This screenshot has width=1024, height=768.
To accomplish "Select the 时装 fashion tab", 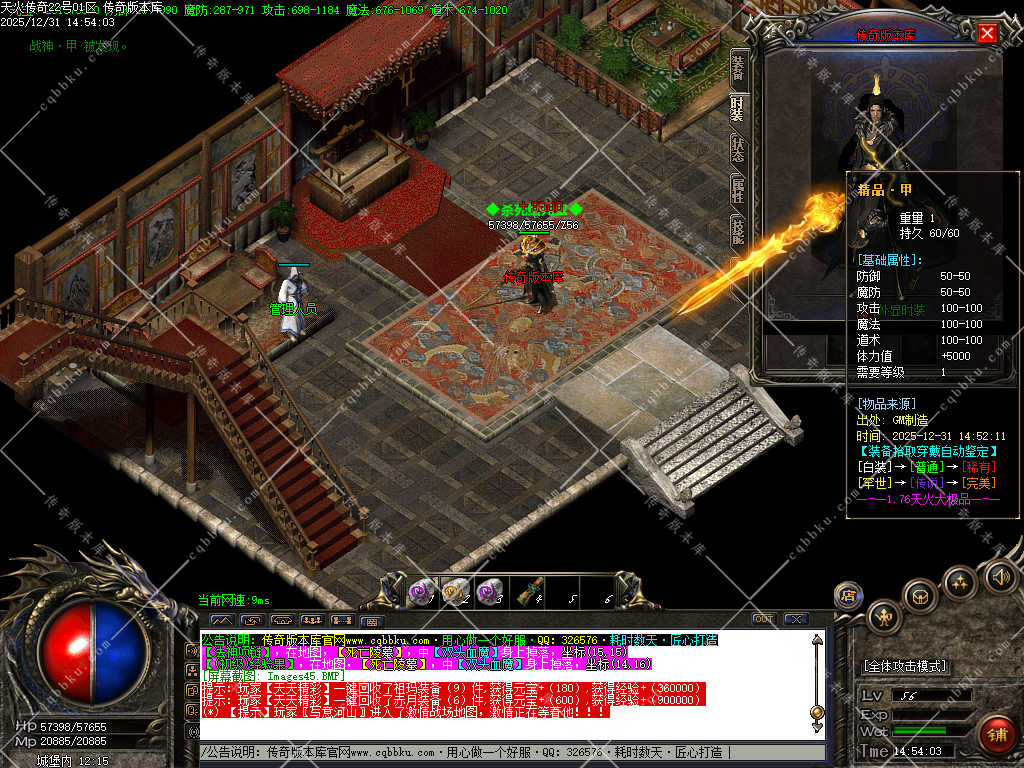I will [x=738, y=108].
